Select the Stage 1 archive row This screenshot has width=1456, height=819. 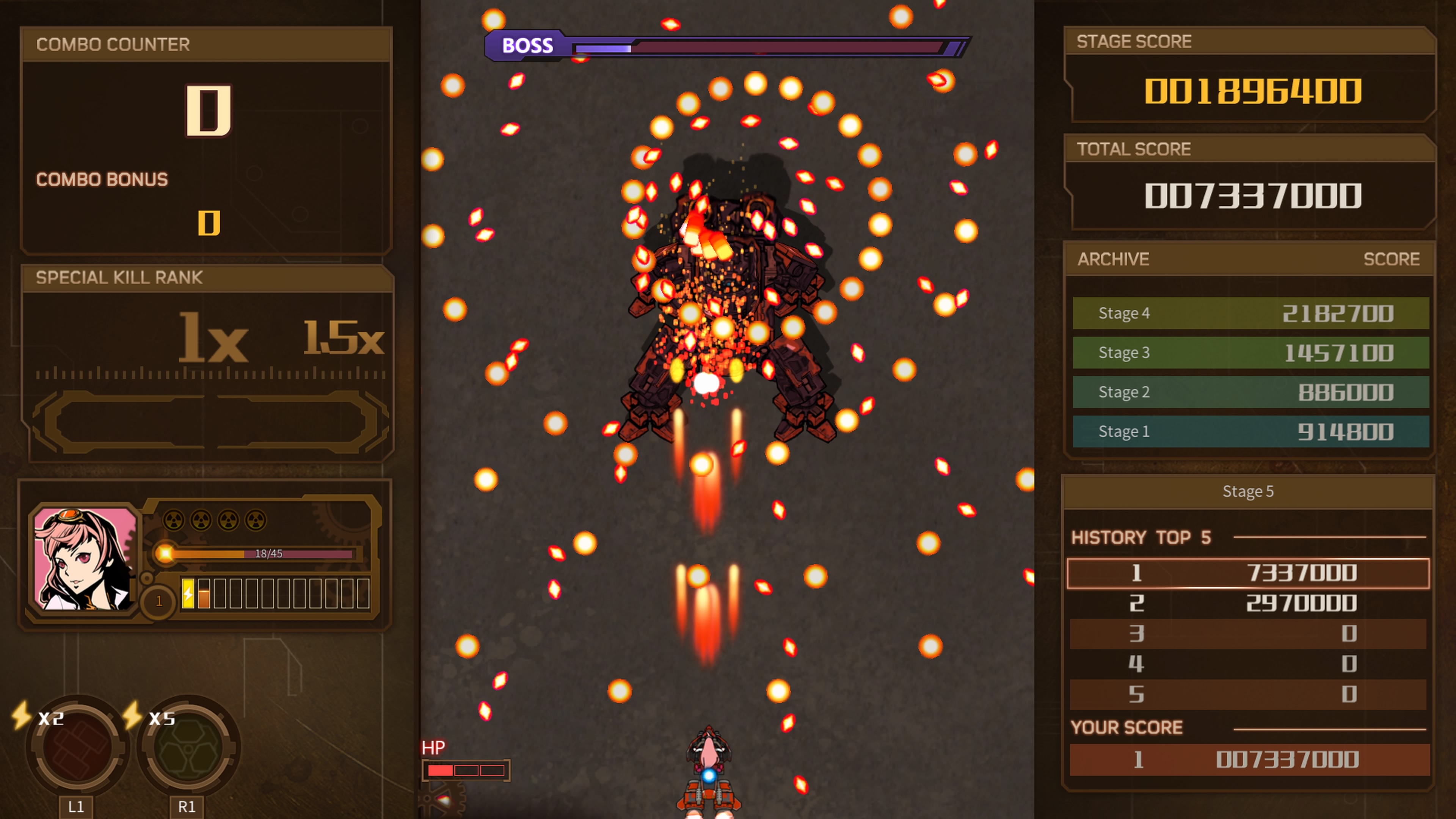[1250, 431]
